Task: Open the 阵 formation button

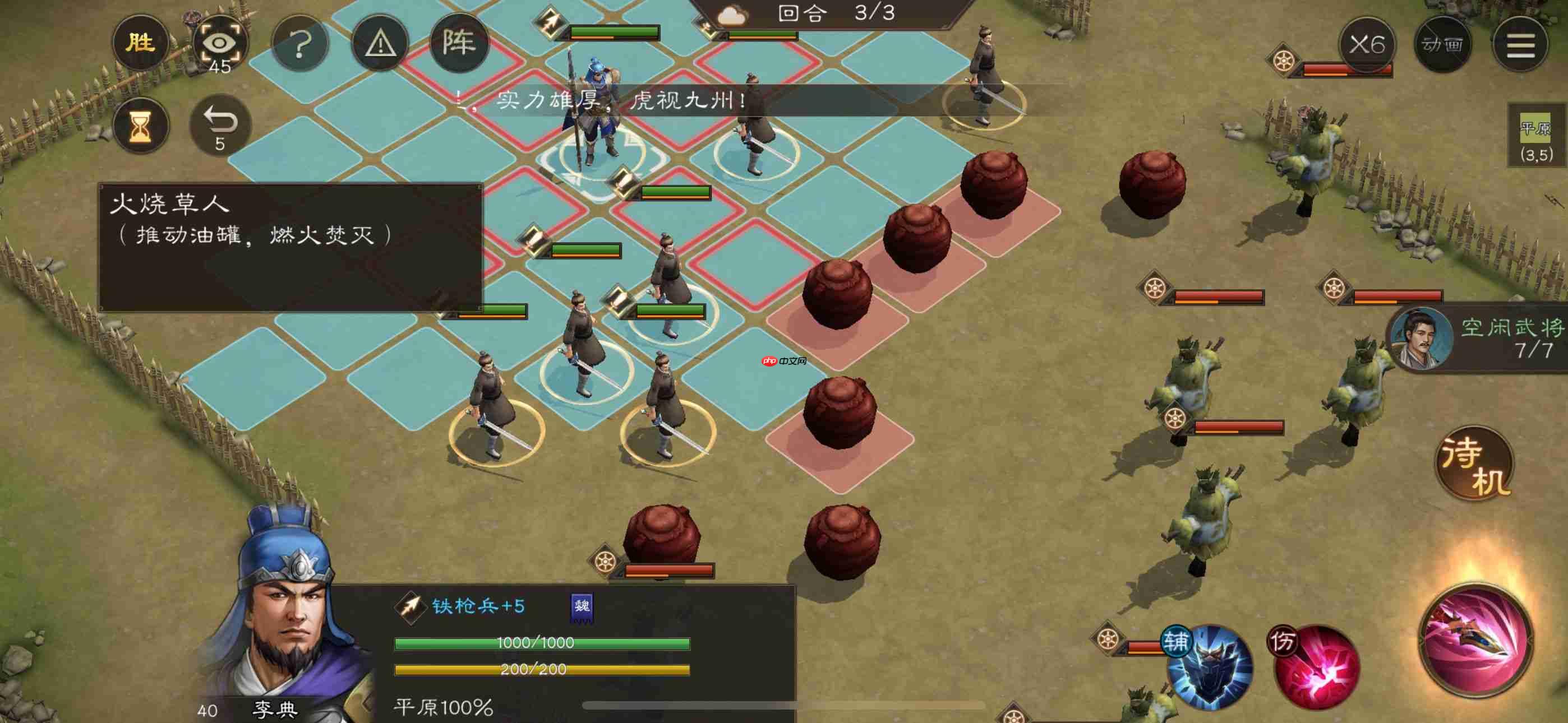Action: pos(459,43)
